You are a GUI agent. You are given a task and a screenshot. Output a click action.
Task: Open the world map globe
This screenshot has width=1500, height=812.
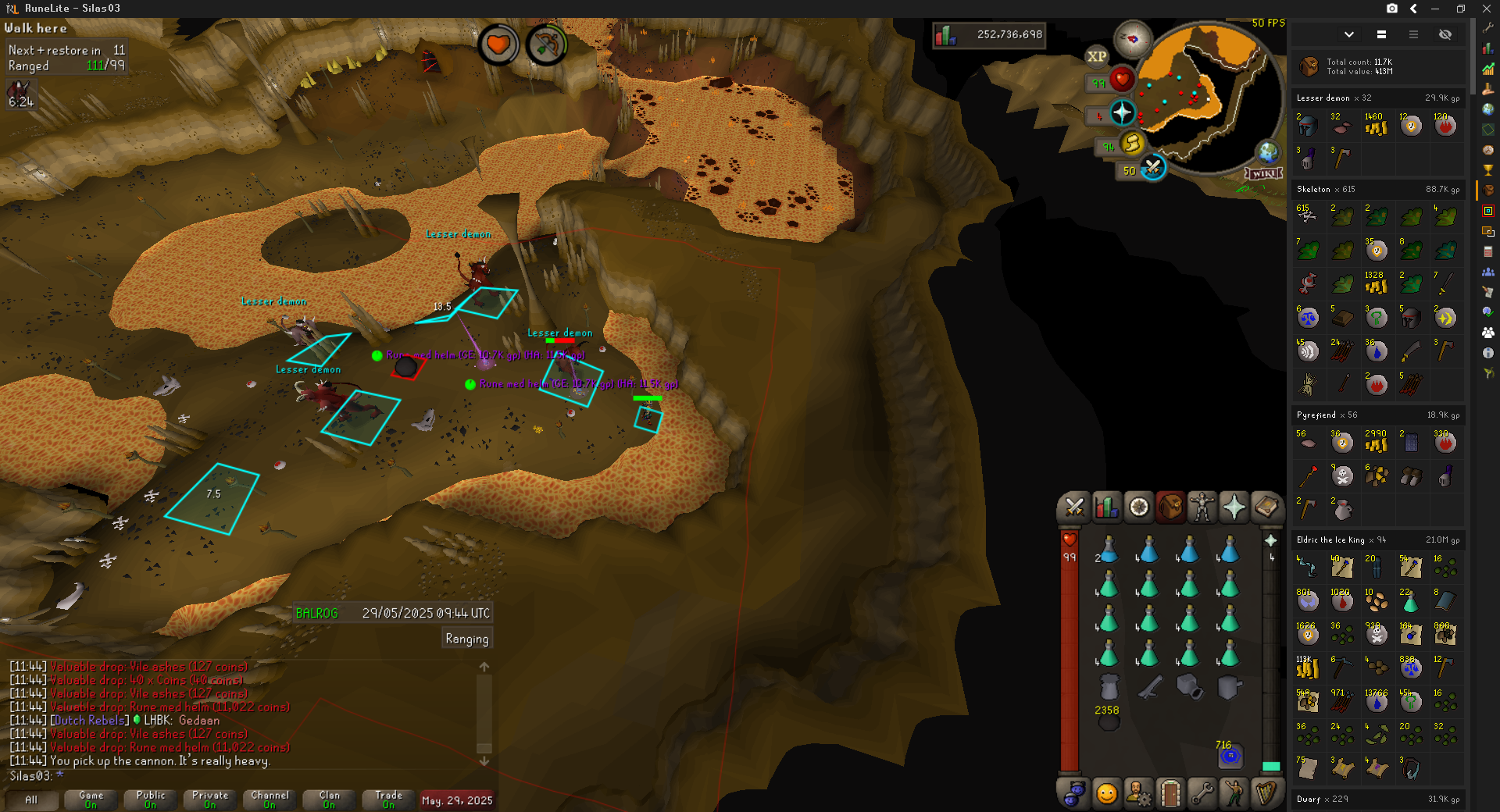(x=1267, y=152)
